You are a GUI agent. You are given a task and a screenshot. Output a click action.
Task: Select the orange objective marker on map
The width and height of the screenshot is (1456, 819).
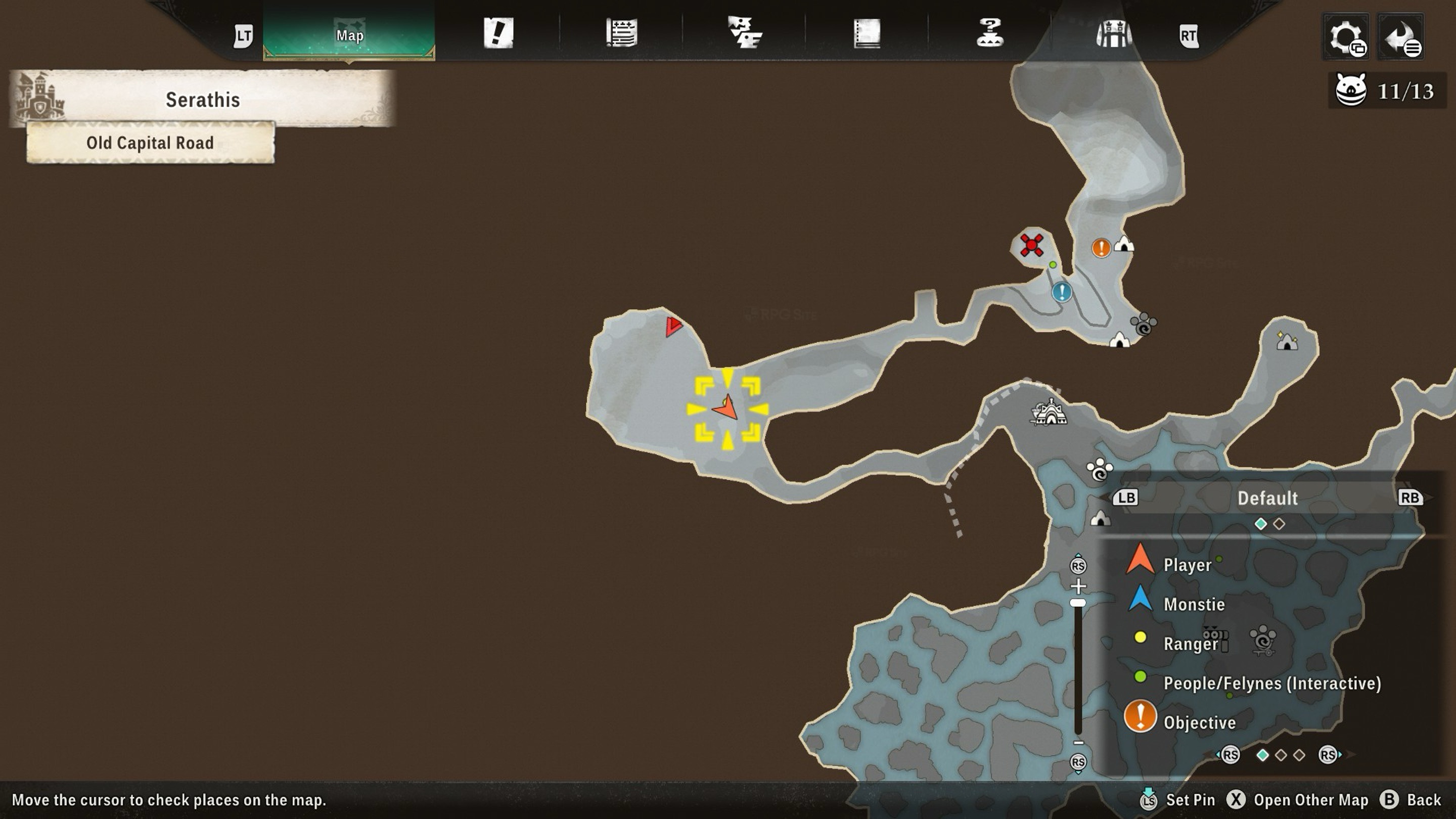(1101, 248)
